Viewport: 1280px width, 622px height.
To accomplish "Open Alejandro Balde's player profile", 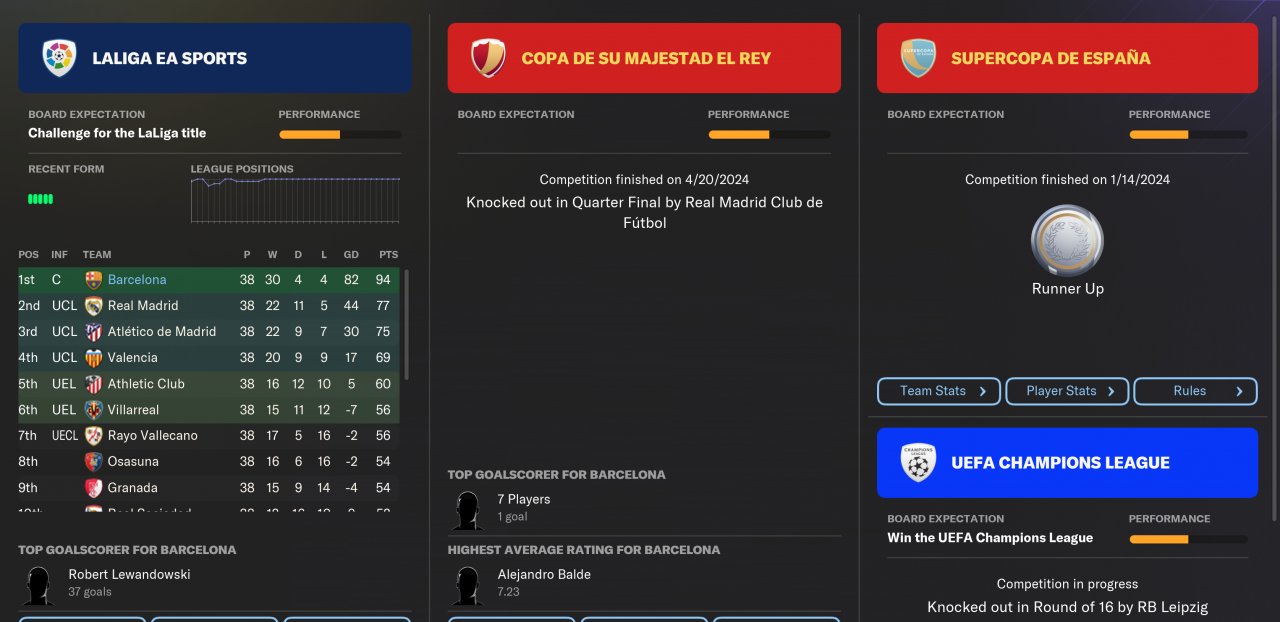I will (x=544, y=575).
